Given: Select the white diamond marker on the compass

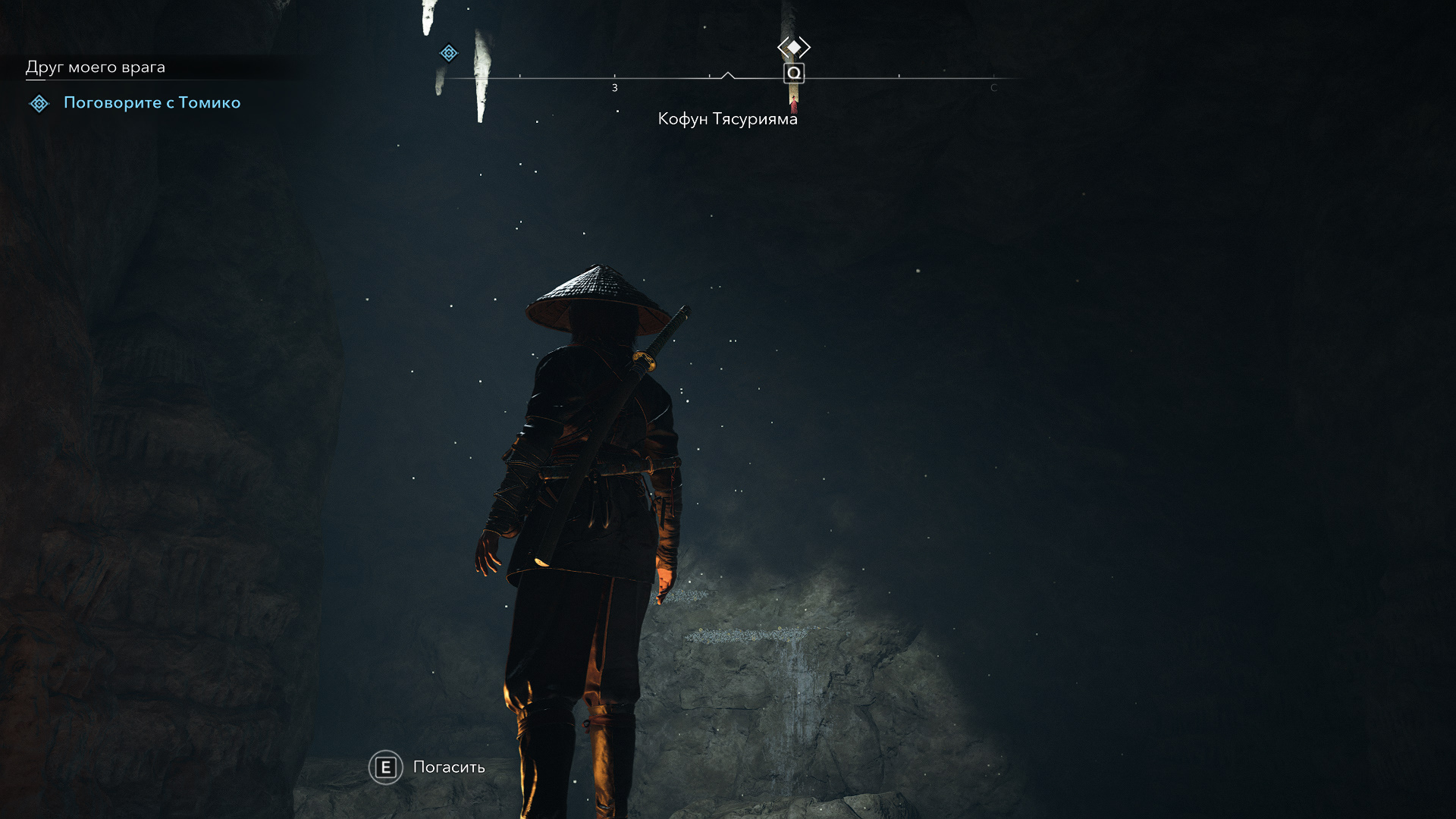Looking at the screenshot, I should (794, 47).
